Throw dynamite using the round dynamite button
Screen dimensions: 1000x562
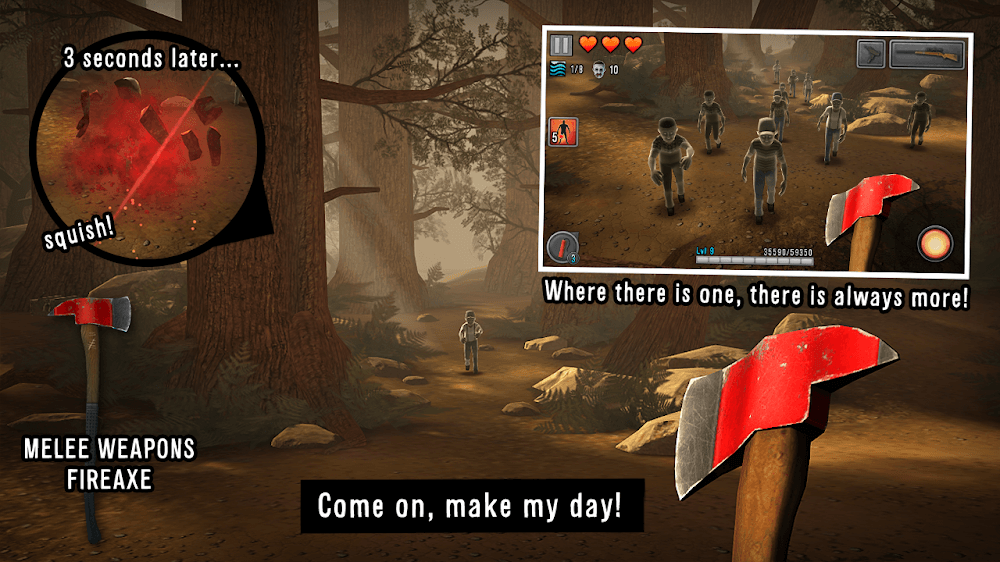[x=564, y=247]
